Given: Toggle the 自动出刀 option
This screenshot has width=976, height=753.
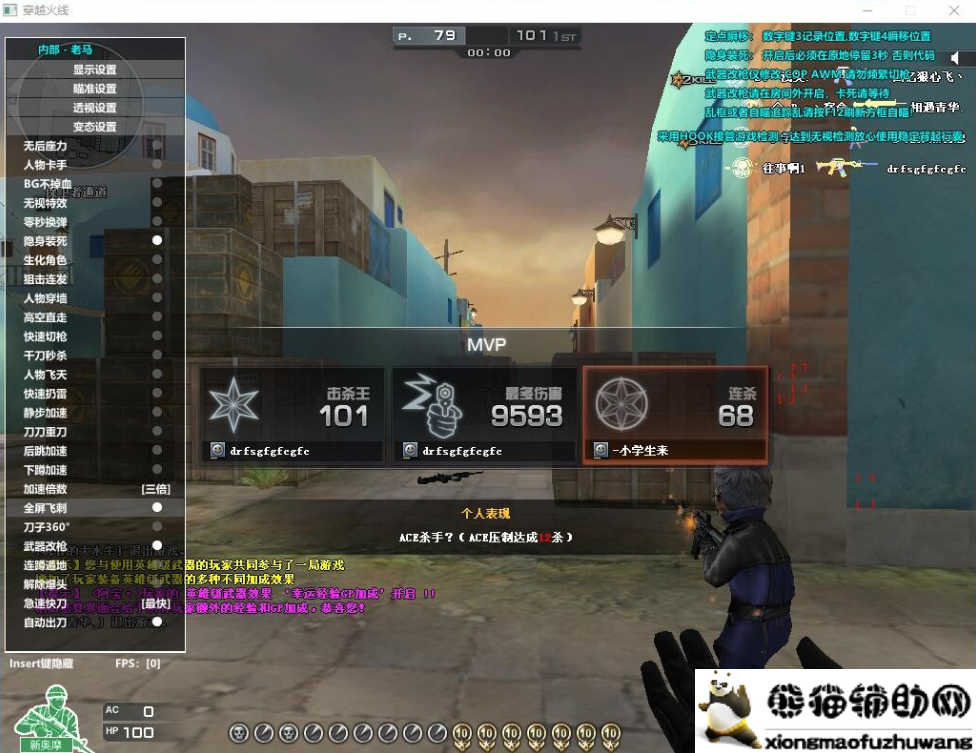Looking at the screenshot, I should click(157, 622).
